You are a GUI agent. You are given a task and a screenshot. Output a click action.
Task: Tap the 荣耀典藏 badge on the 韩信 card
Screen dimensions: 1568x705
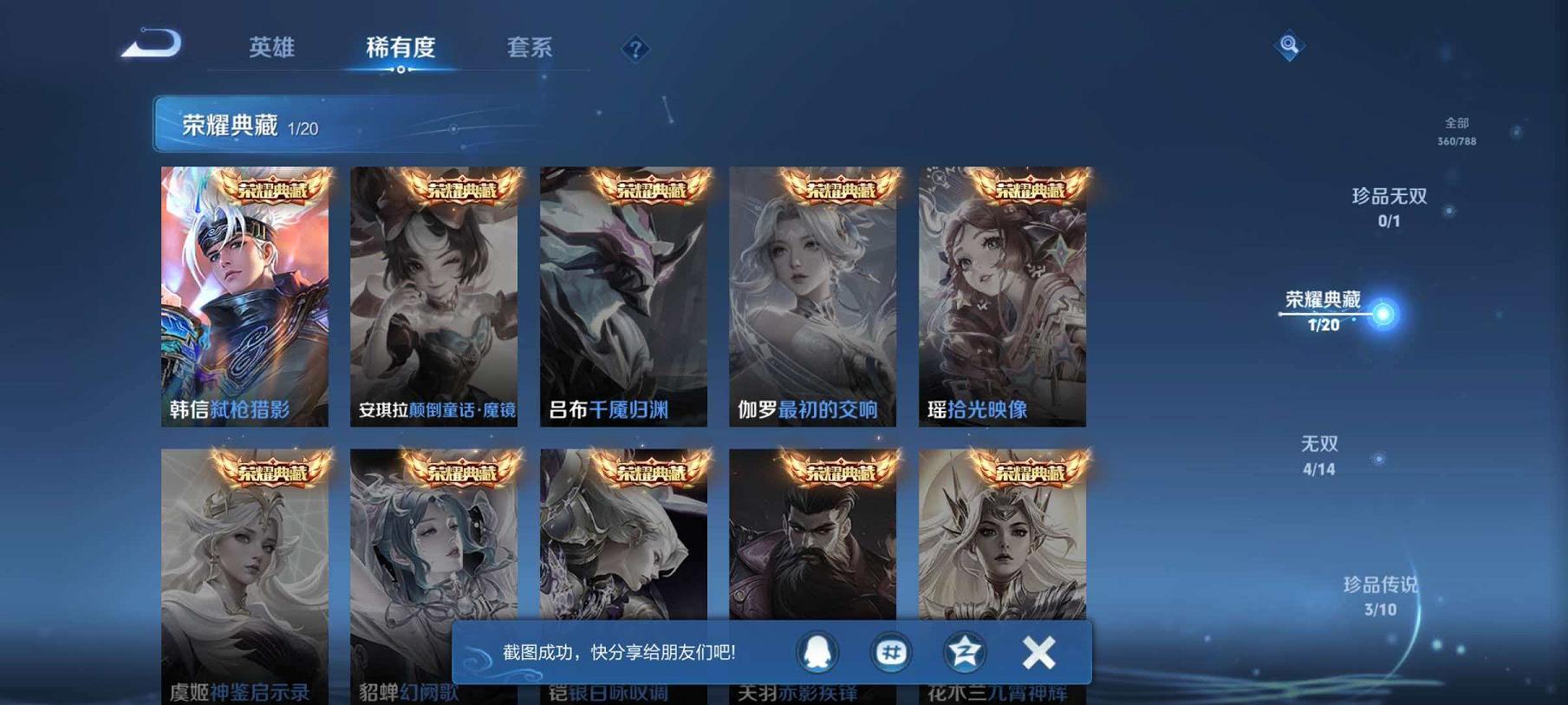coord(269,186)
